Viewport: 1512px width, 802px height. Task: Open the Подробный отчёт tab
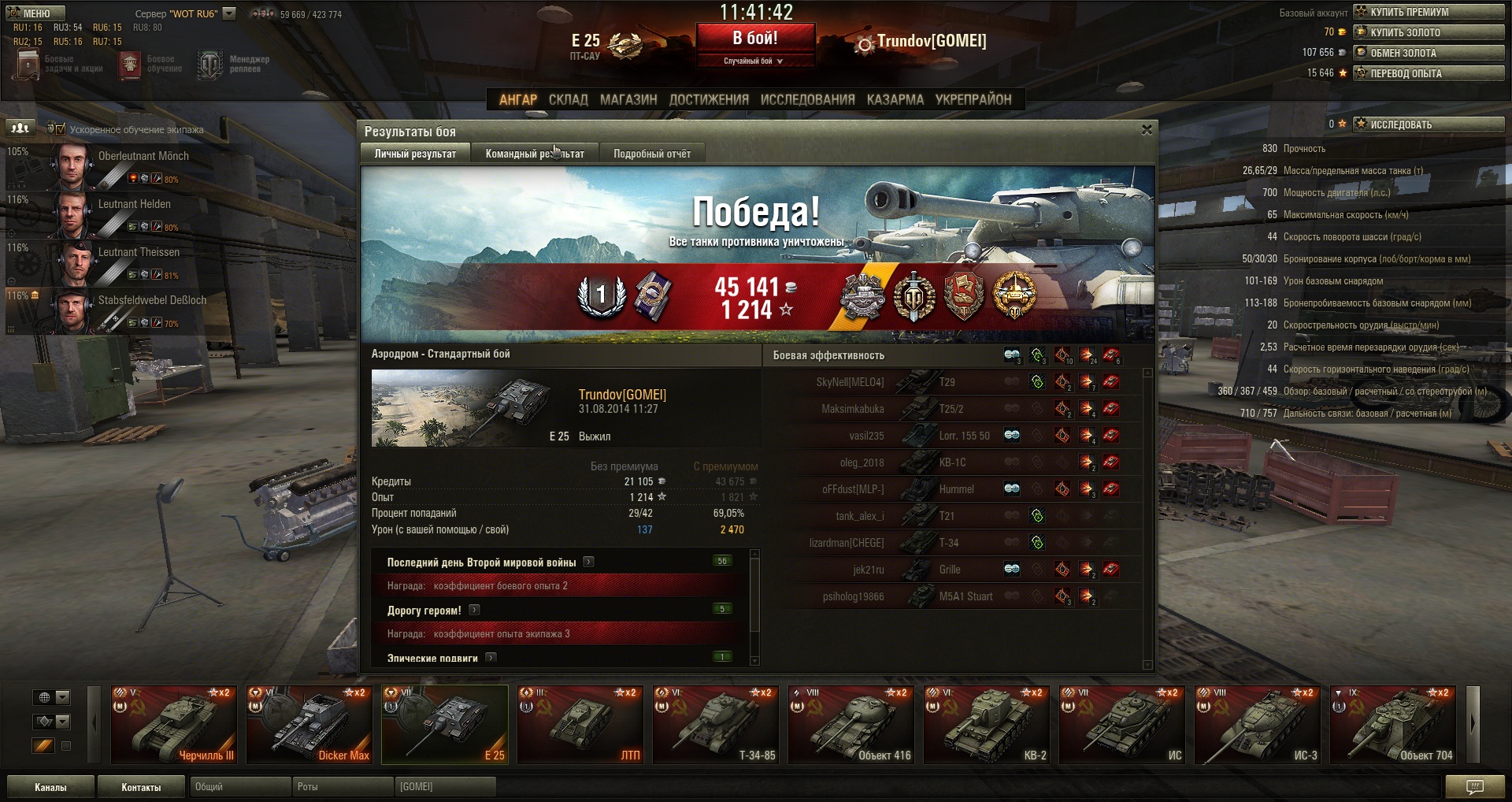click(651, 154)
